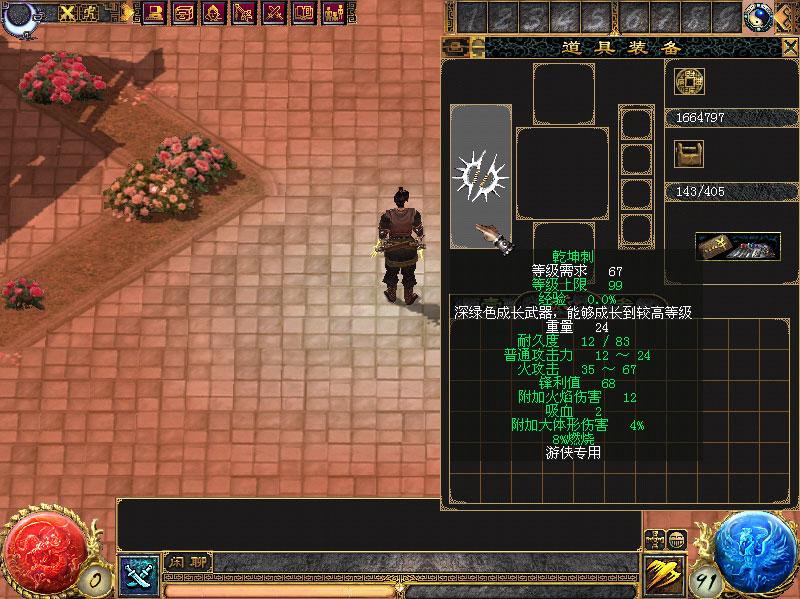Open the book journal icon
Screen dimensions: 800x599
coord(303,13)
